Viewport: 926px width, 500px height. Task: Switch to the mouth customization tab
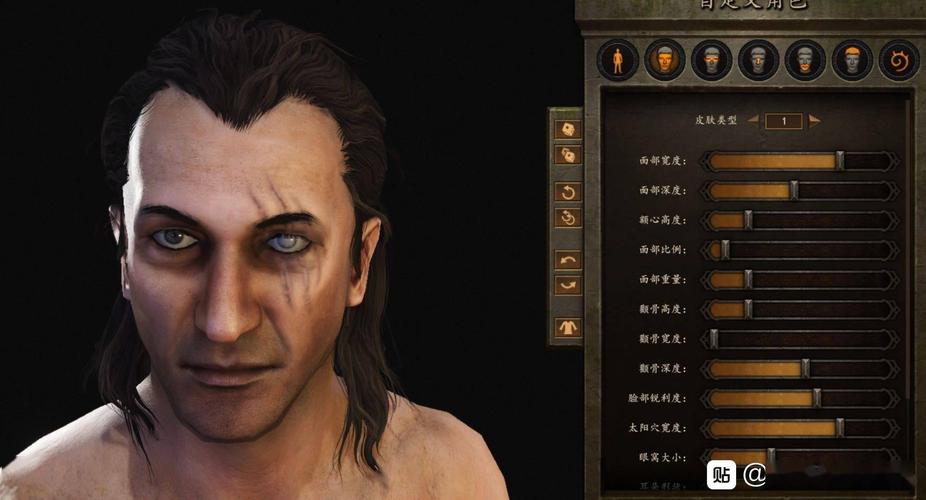[805, 61]
